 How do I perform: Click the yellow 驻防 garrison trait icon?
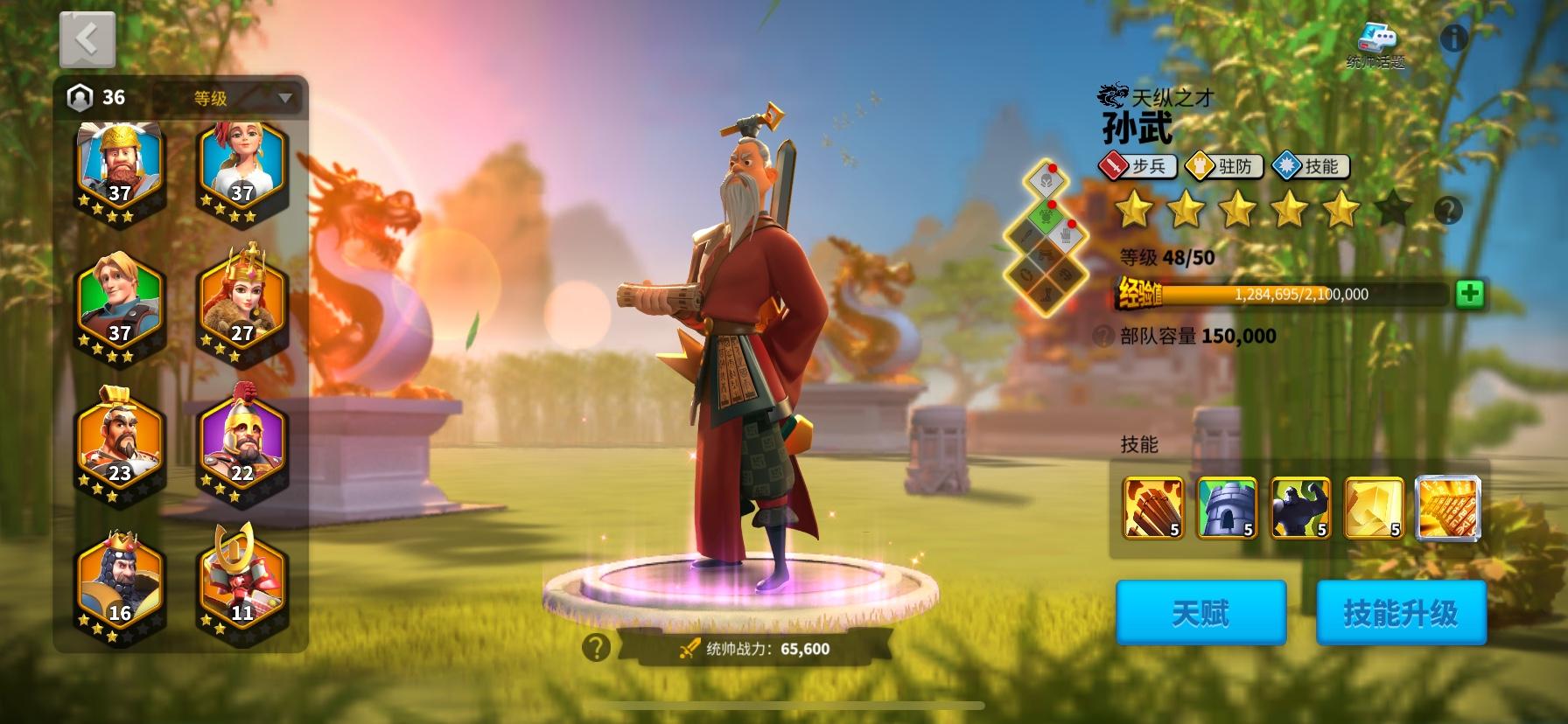pyautogui.click(x=1225, y=167)
